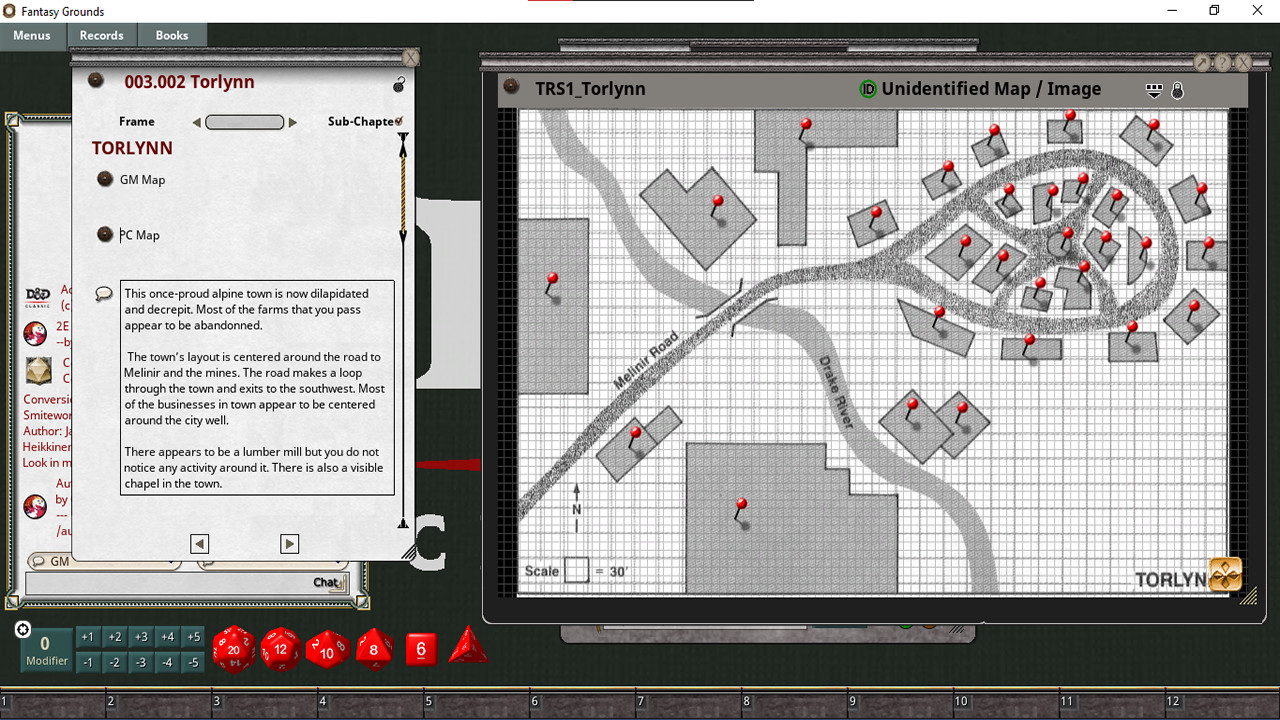
Task: Click the Scale value box on the map
Action: coord(576,569)
